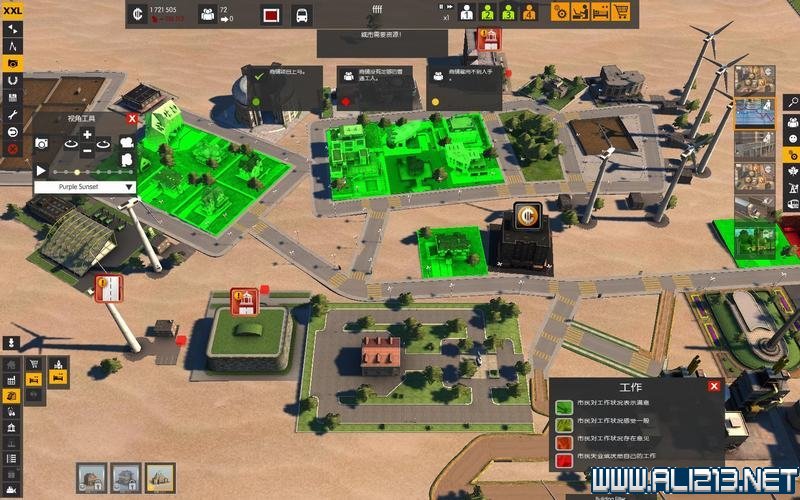
Task: Click the camera zoom-in plus button
Action: [x=87, y=134]
